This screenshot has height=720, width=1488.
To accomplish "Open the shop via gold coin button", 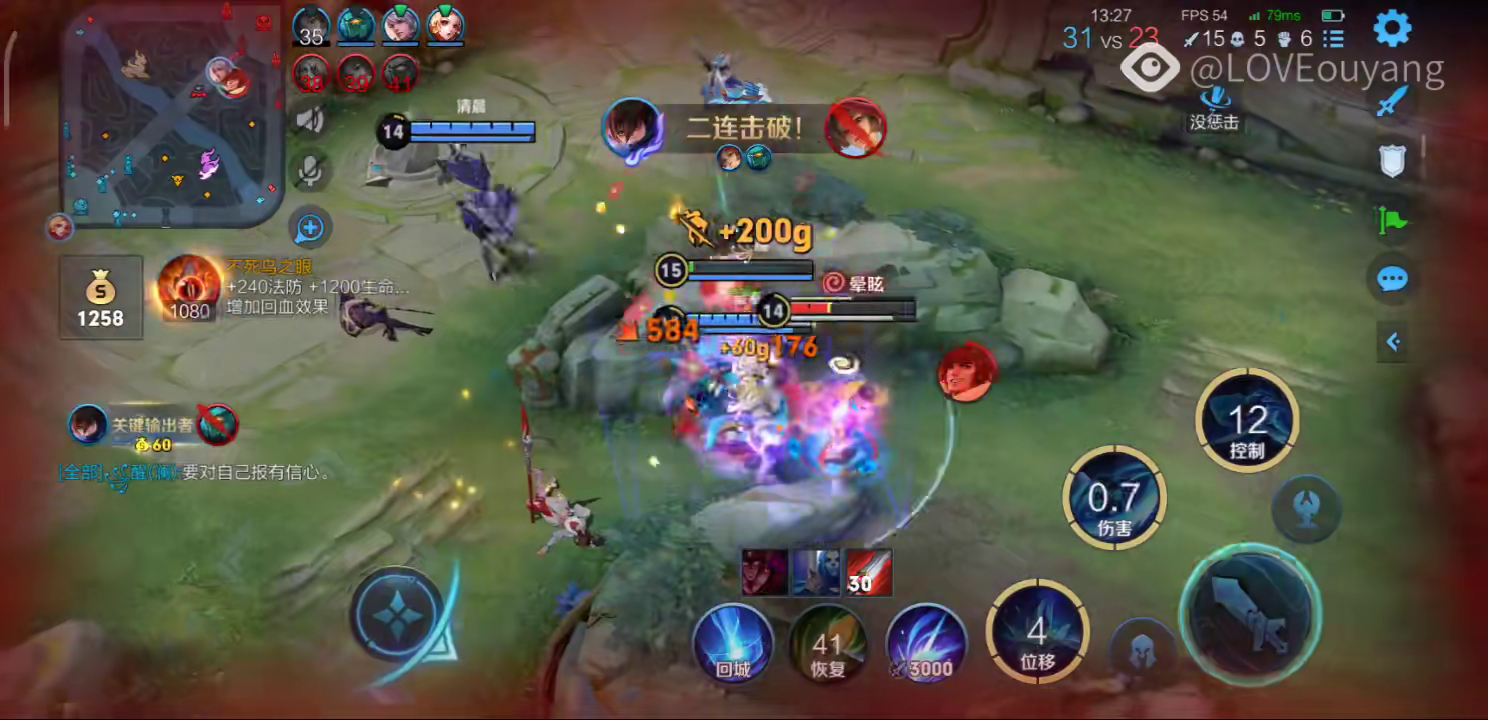I will tap(100, 298).
